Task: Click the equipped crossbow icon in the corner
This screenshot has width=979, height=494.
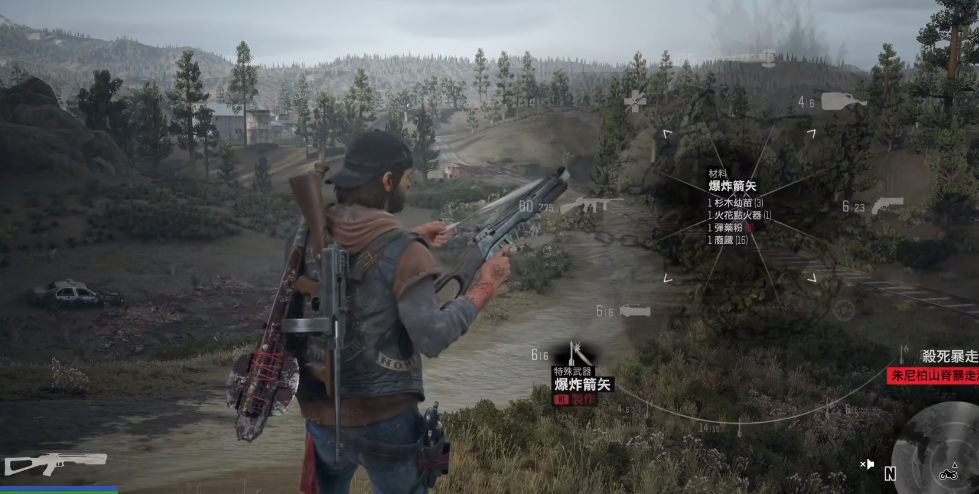Action: 56,463
